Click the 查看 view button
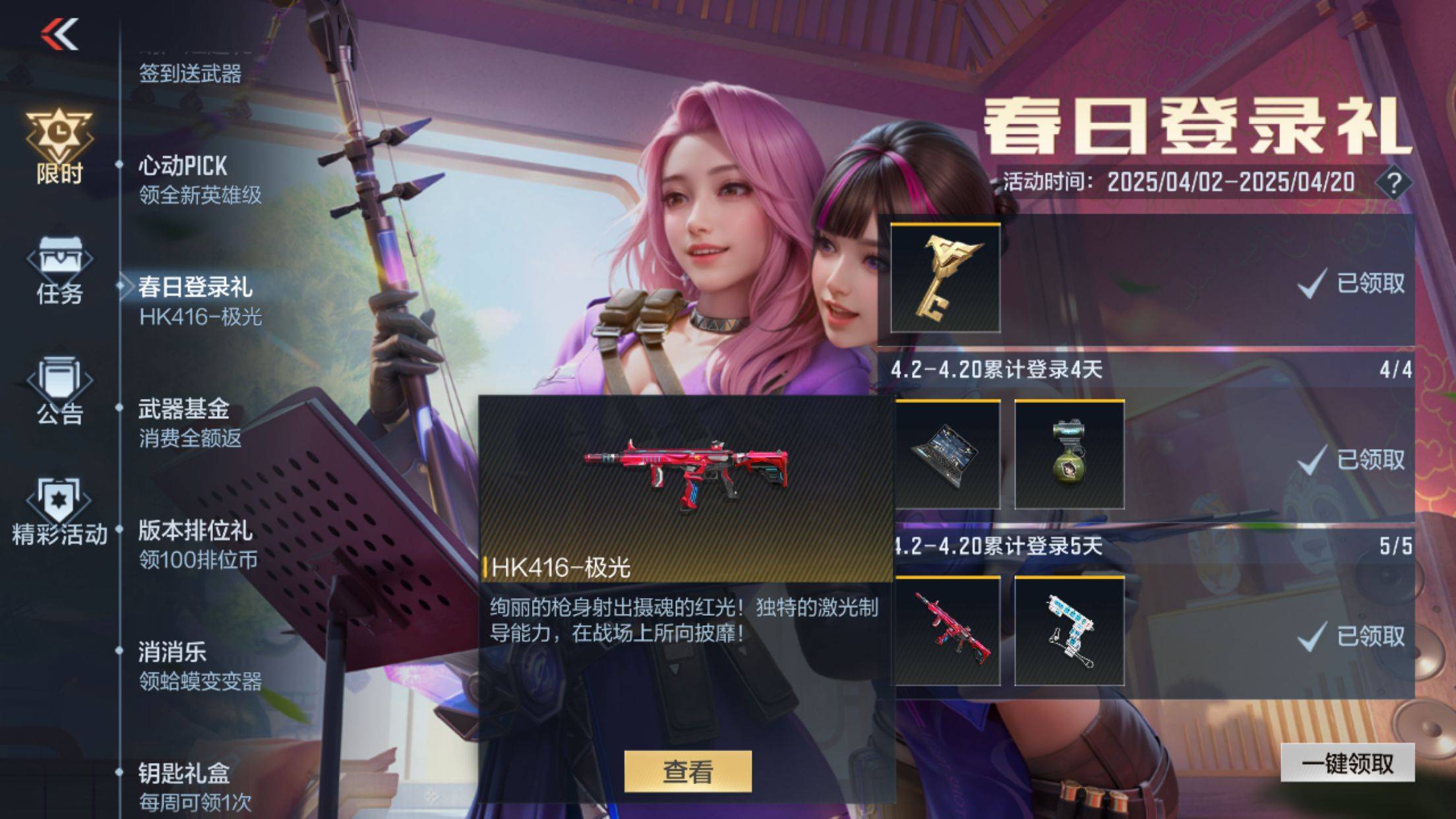This screenshot has width=1456, height=819. click(687, 771)
